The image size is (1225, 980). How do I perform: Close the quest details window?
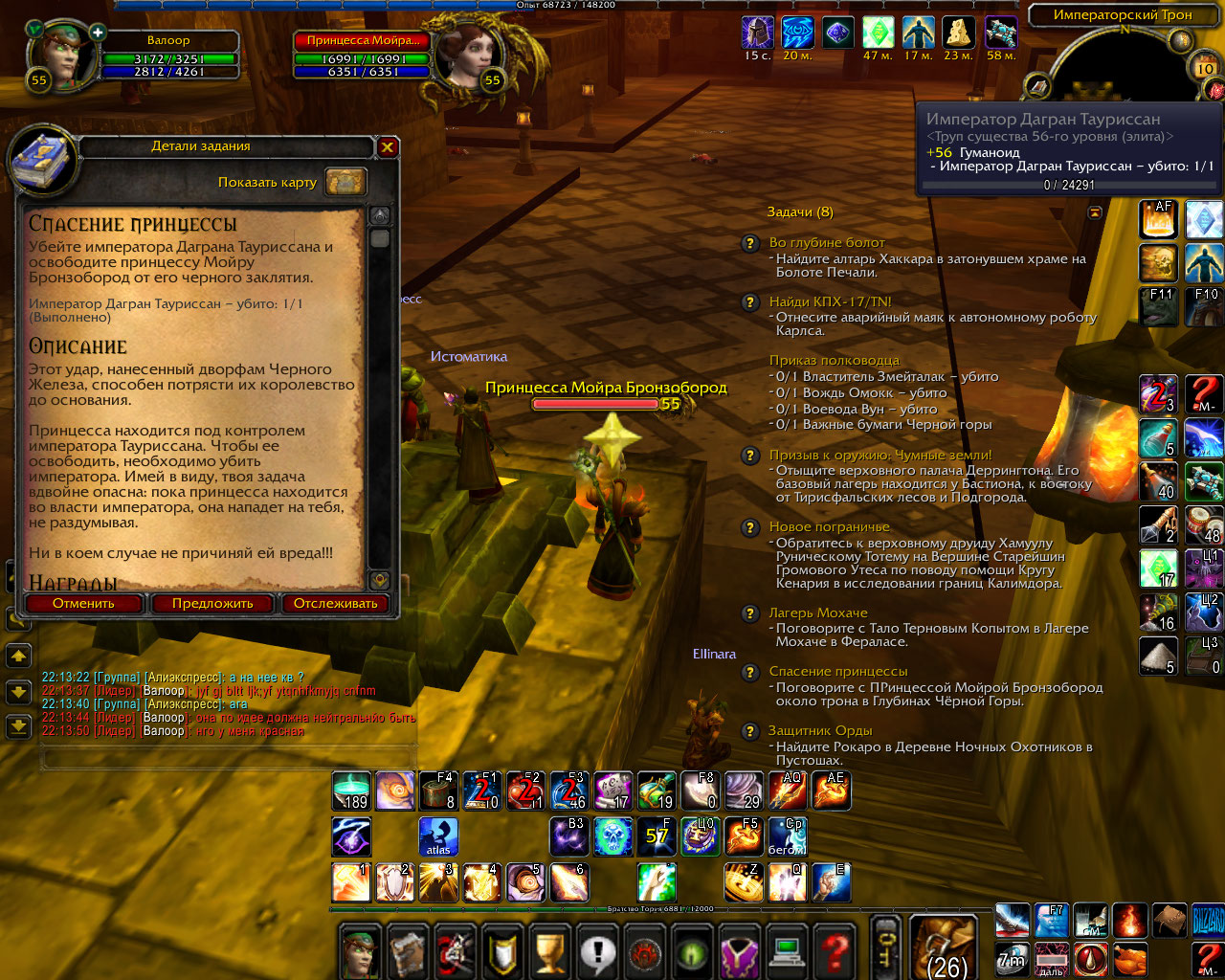point(387,147)
